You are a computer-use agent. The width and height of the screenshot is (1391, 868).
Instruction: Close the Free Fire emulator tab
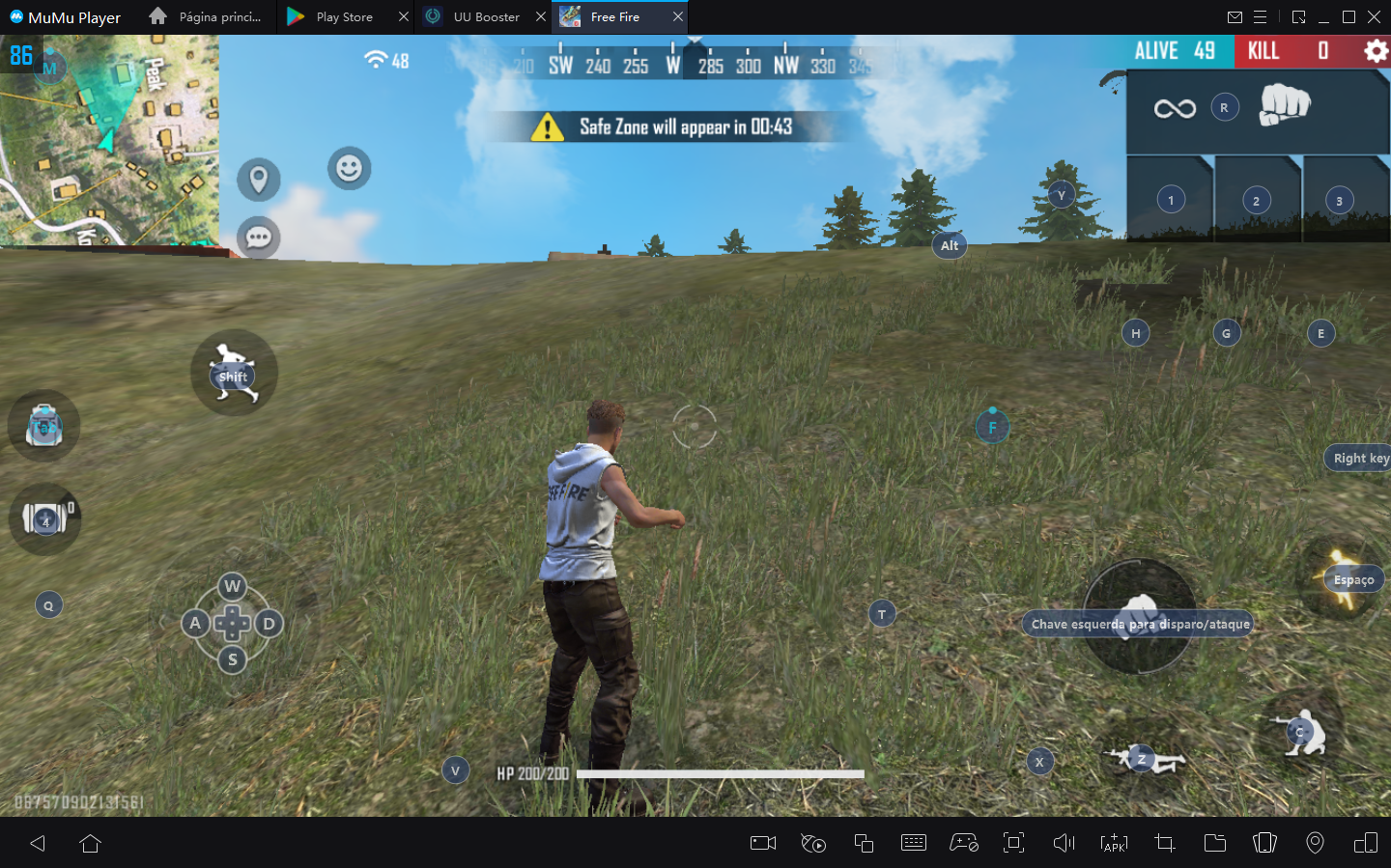click(678, 17)
